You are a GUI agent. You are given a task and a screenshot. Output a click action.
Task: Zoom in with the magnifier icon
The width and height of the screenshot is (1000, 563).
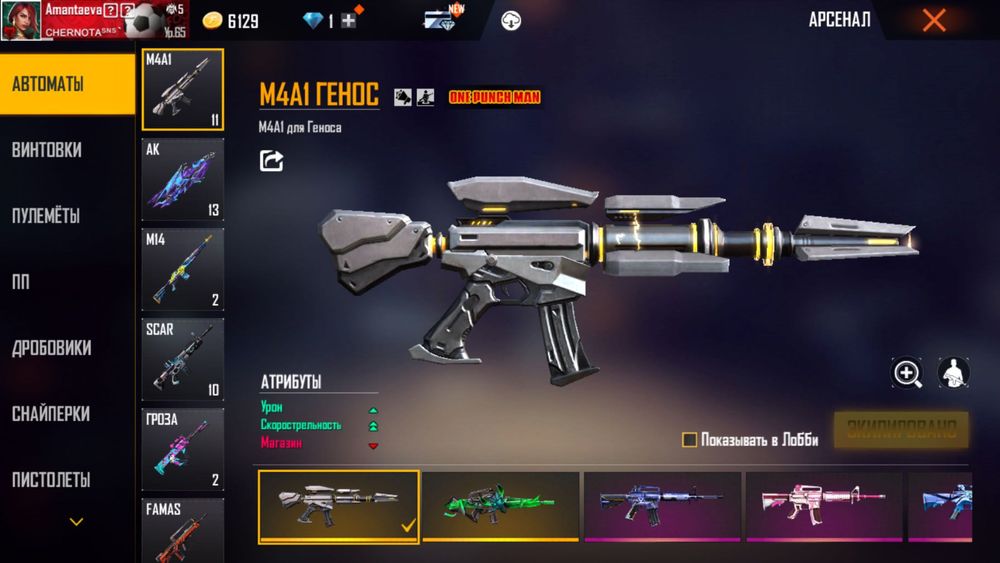pos(907,374)
